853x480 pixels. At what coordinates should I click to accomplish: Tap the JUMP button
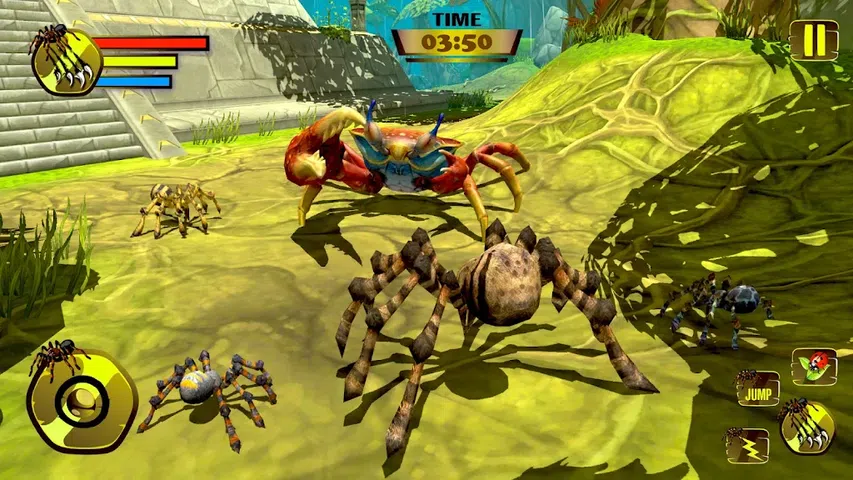(x=758, y=388)
